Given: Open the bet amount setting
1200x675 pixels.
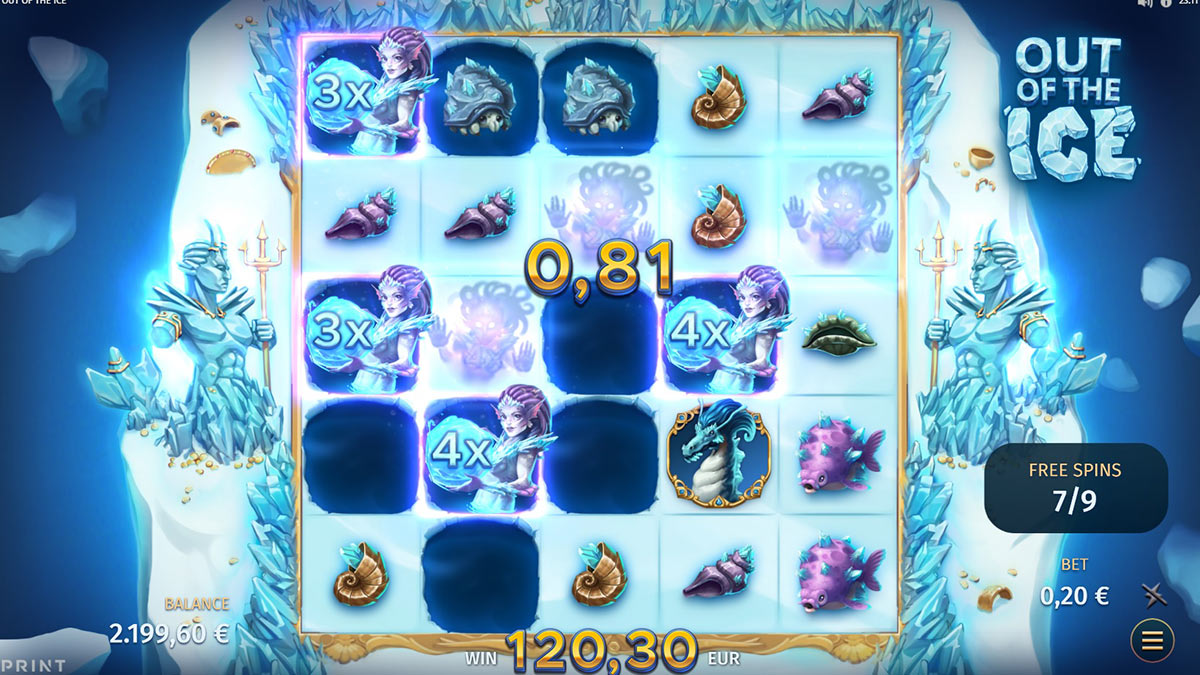Looking at the screenshot, I should pyautogui.click(x=1074, y=596).
